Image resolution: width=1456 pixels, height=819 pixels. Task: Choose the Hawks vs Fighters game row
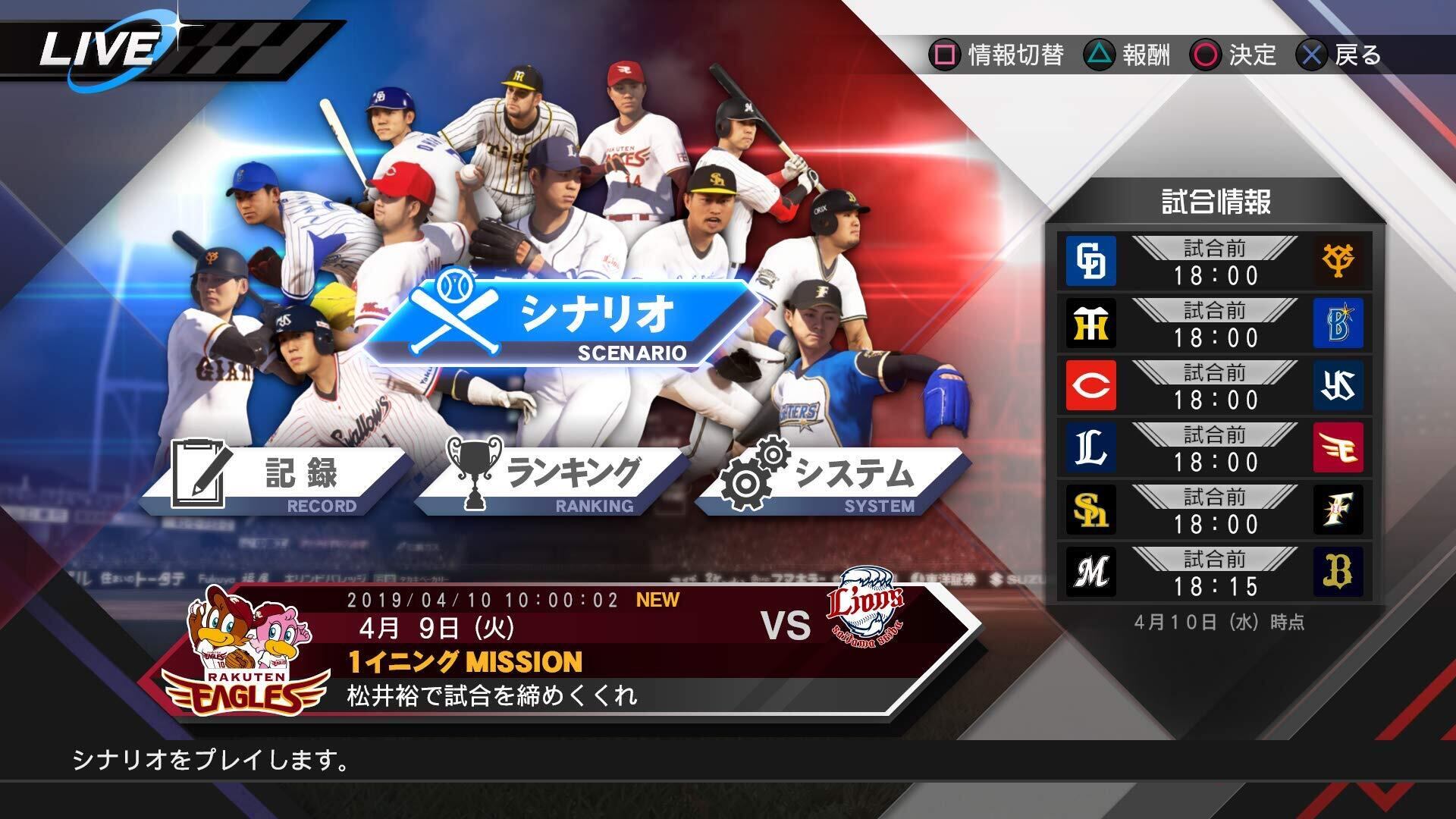click(1215, 510)
